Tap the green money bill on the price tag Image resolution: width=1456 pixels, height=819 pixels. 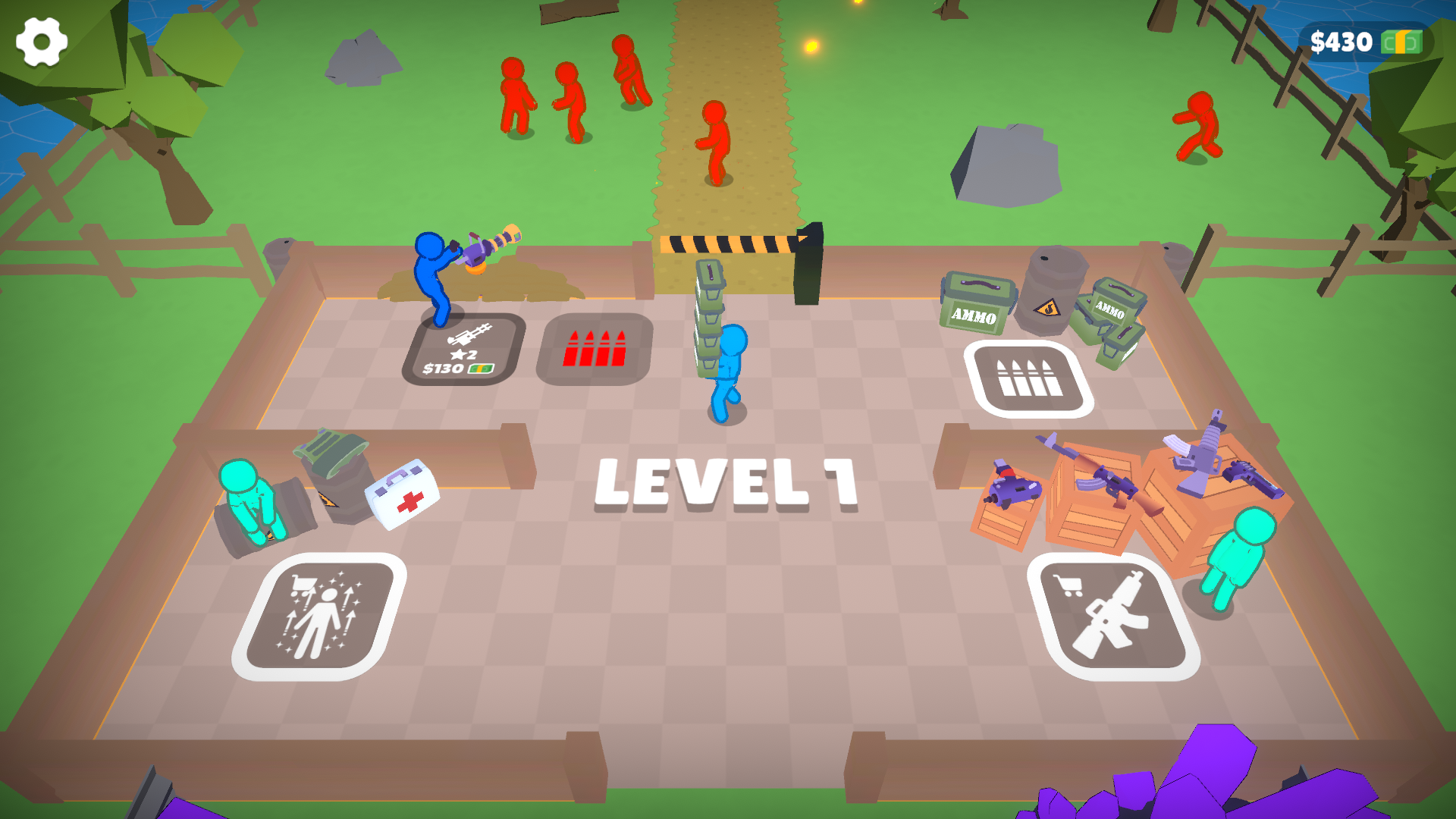[x=479, y=369]
